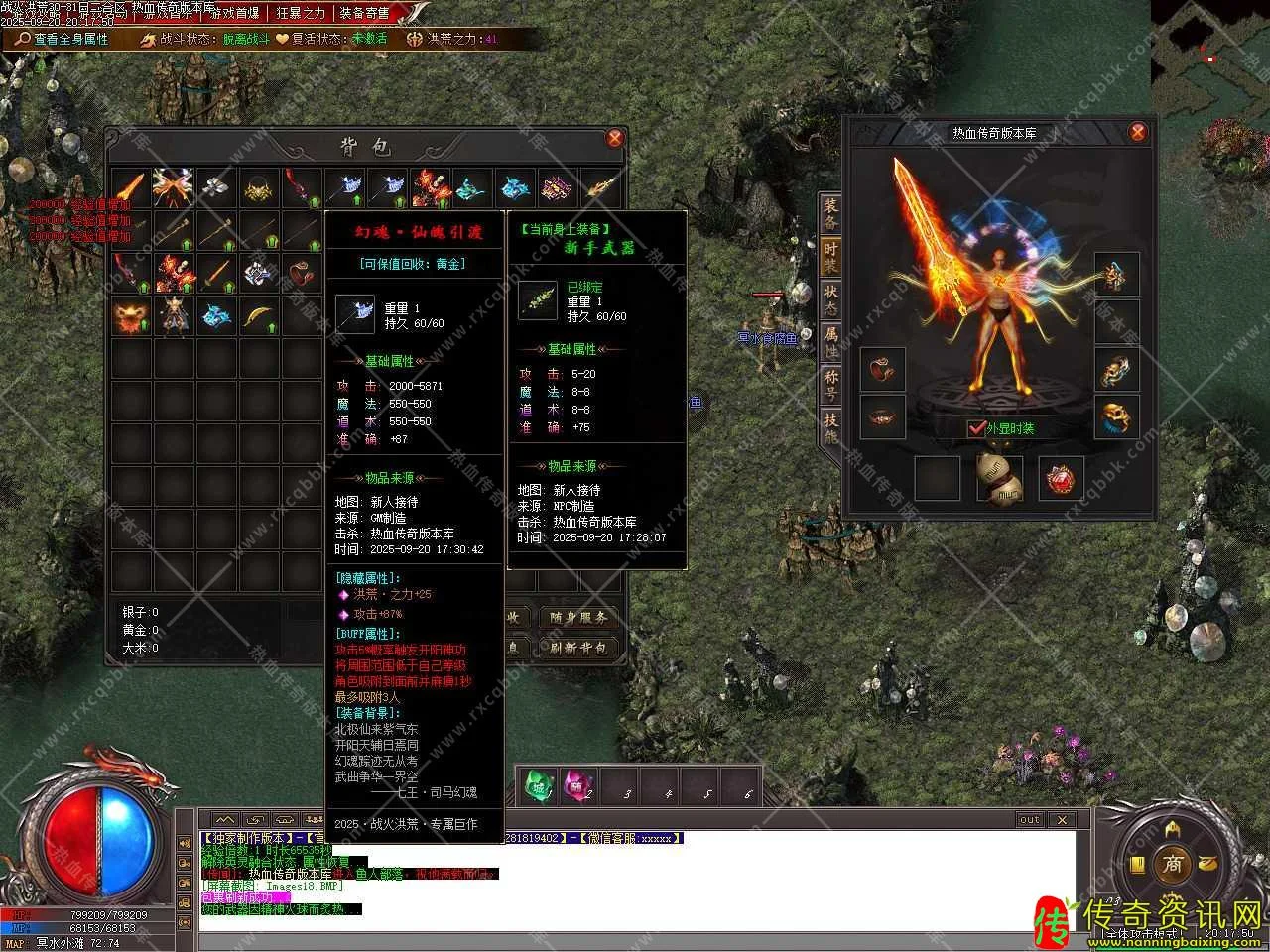Switch to the 称号 title tab
The image size is (1270, 952).
point(830,385)
